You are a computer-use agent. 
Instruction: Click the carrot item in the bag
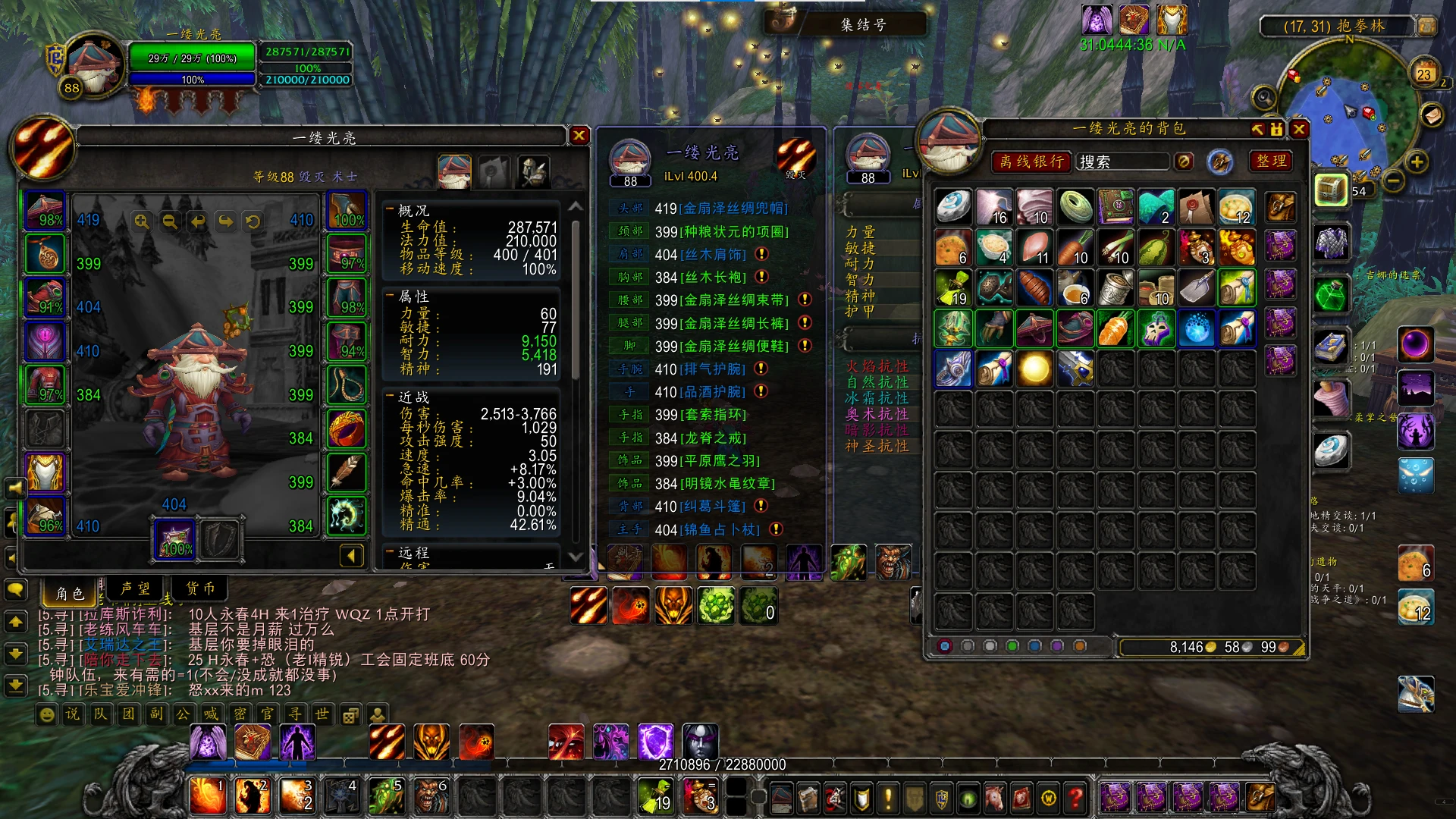(x=1115, y=330)
